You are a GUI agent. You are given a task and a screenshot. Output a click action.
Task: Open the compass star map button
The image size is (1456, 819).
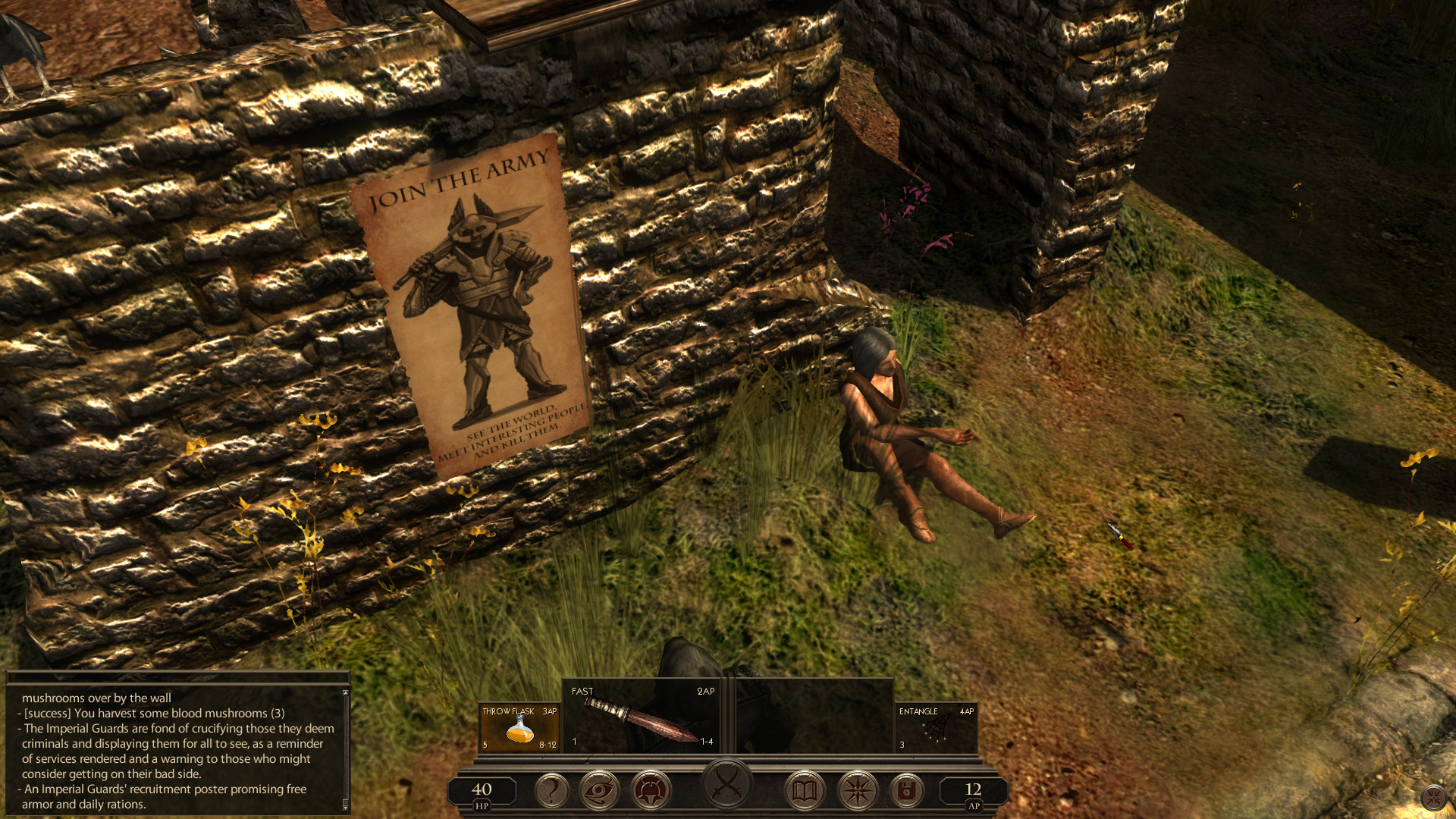tap(858, 791)
